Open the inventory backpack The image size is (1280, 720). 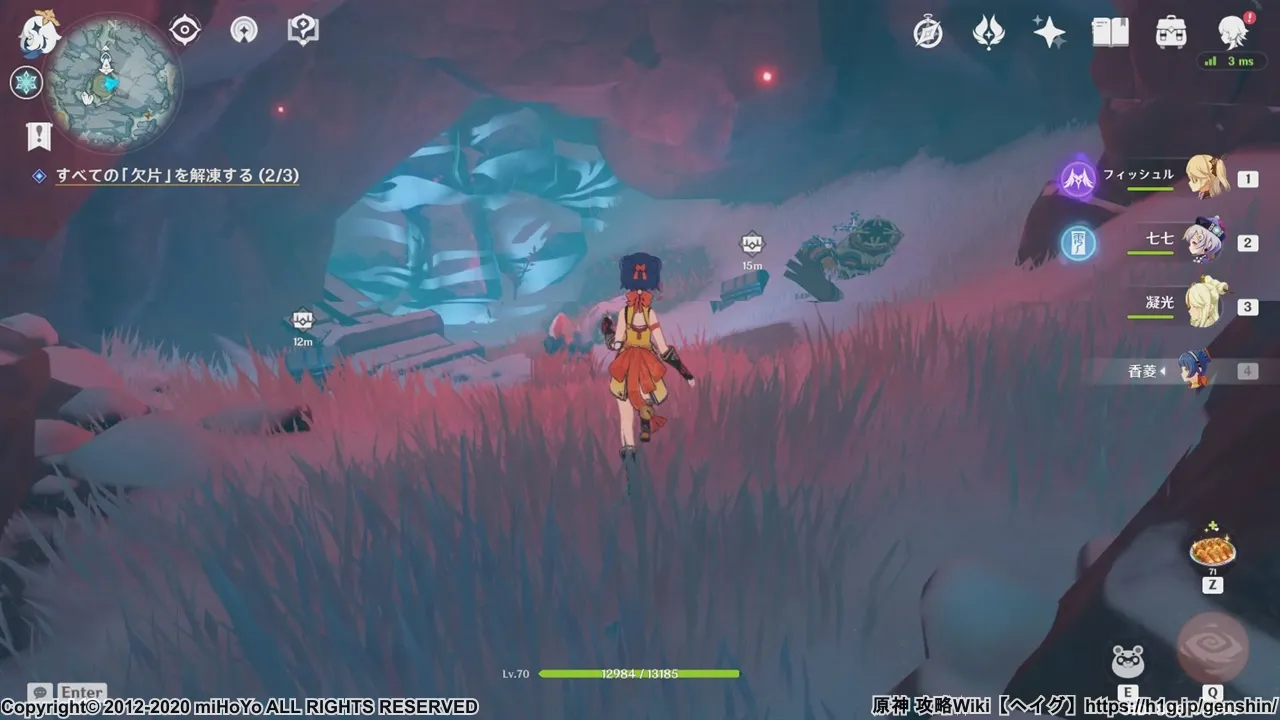coord(1171,32)
